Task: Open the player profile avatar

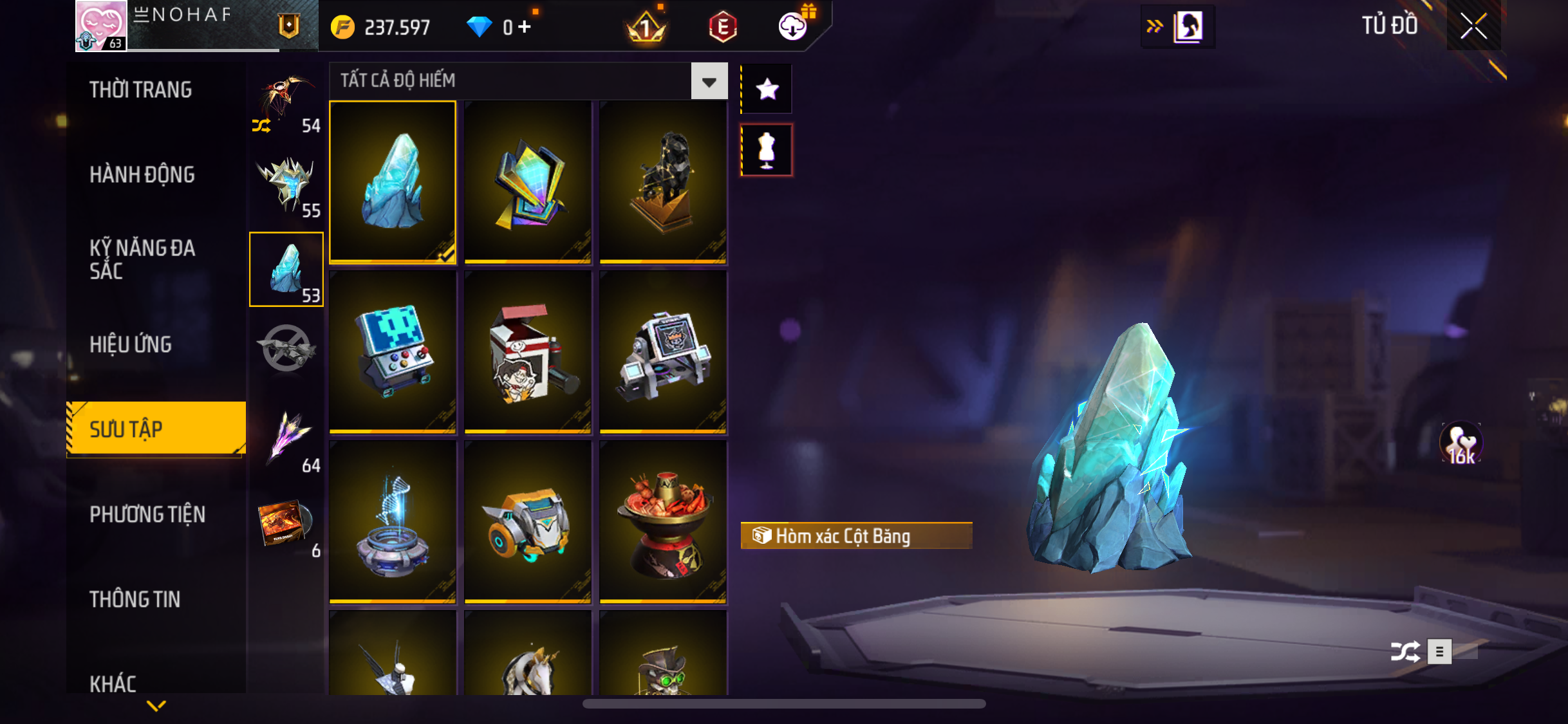Action: point(101,26)
